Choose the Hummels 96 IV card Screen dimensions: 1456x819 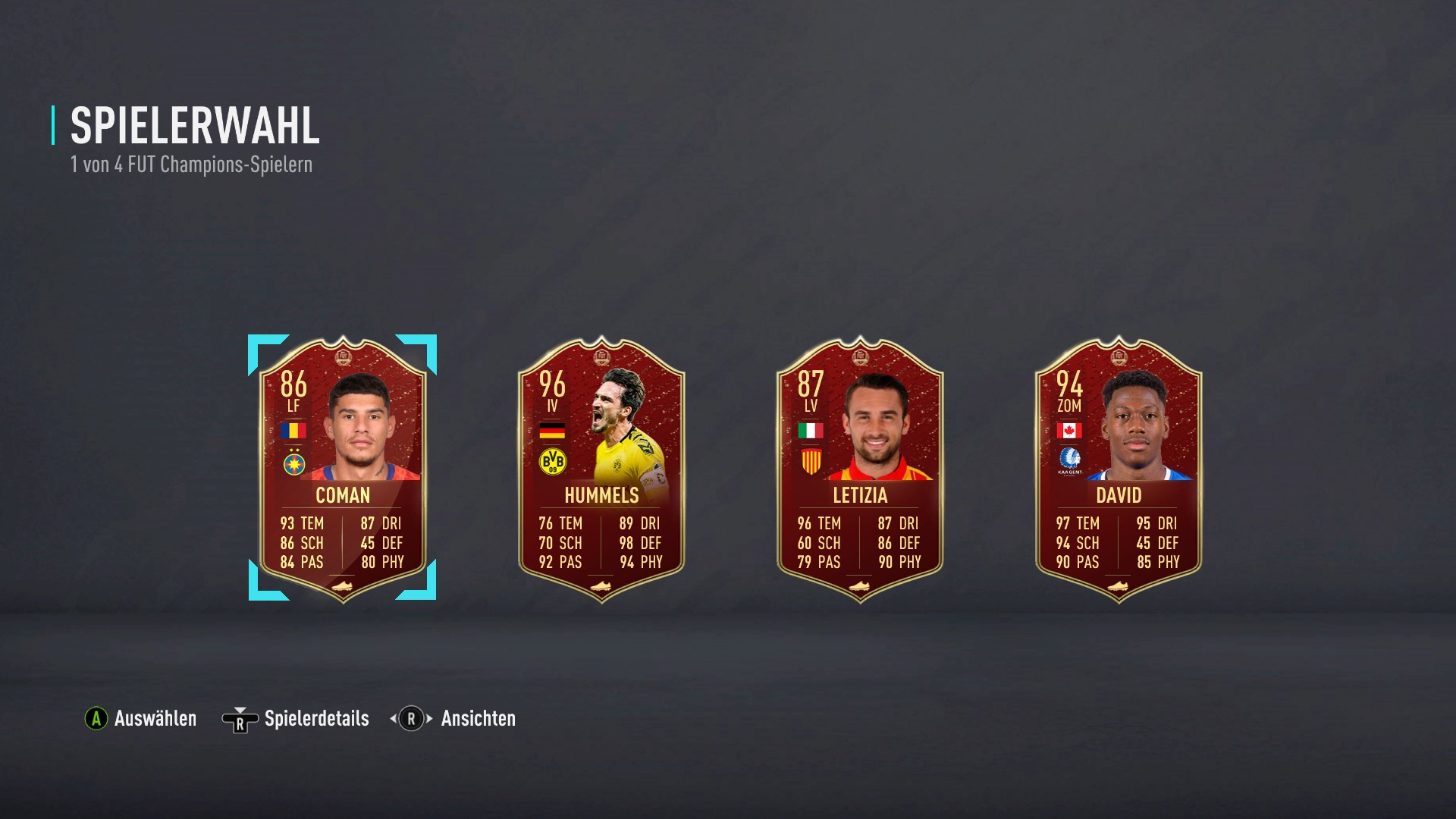tap(601, 468)
